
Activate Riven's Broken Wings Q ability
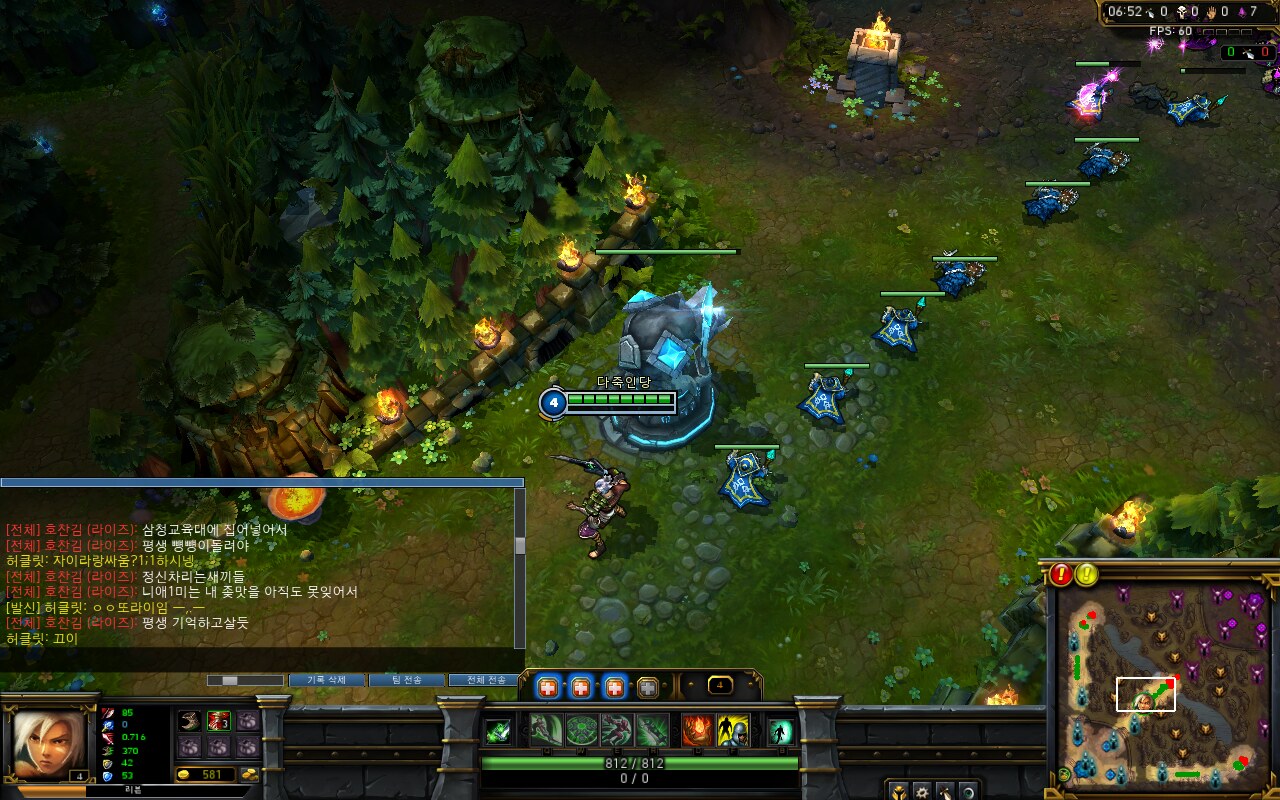[546, 730]
